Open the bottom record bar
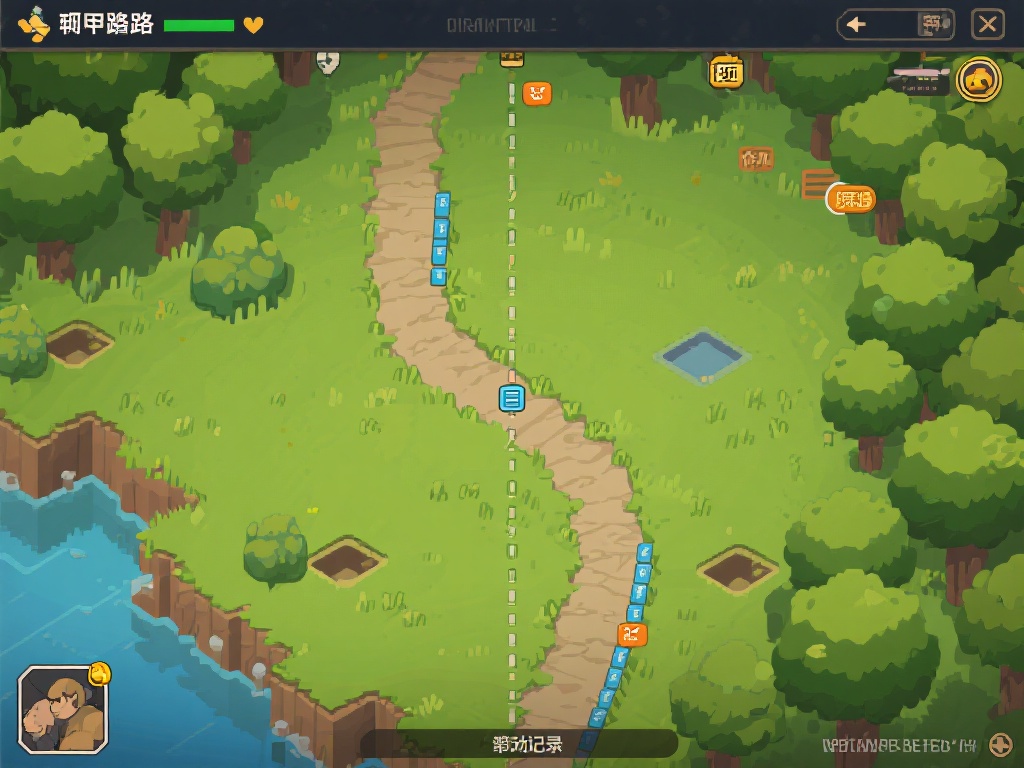Image resolution: width=1024 pixels, height=768 pixels. click(518, 744)
